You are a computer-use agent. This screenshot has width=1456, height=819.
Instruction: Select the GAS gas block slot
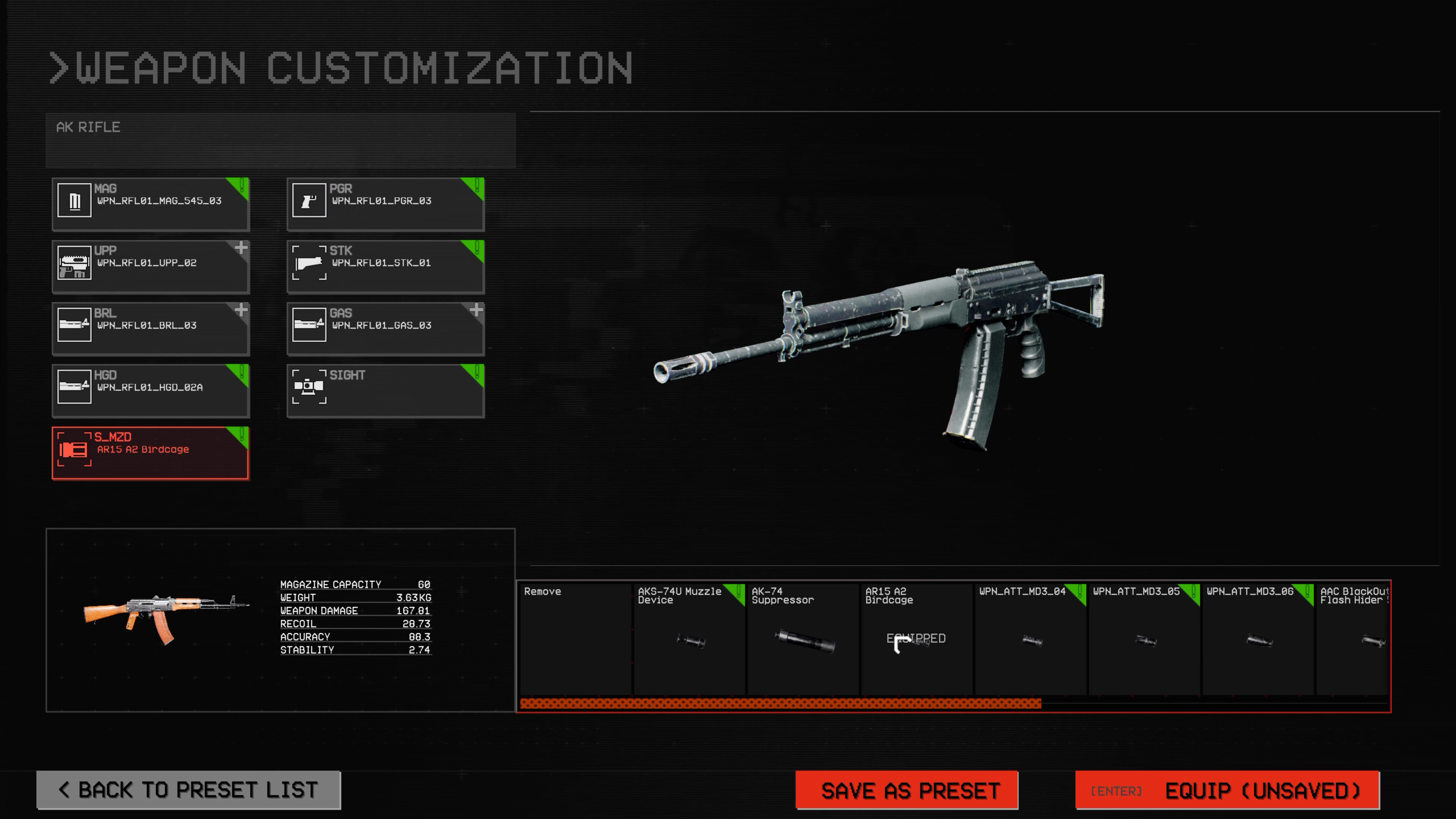point(386,328)
